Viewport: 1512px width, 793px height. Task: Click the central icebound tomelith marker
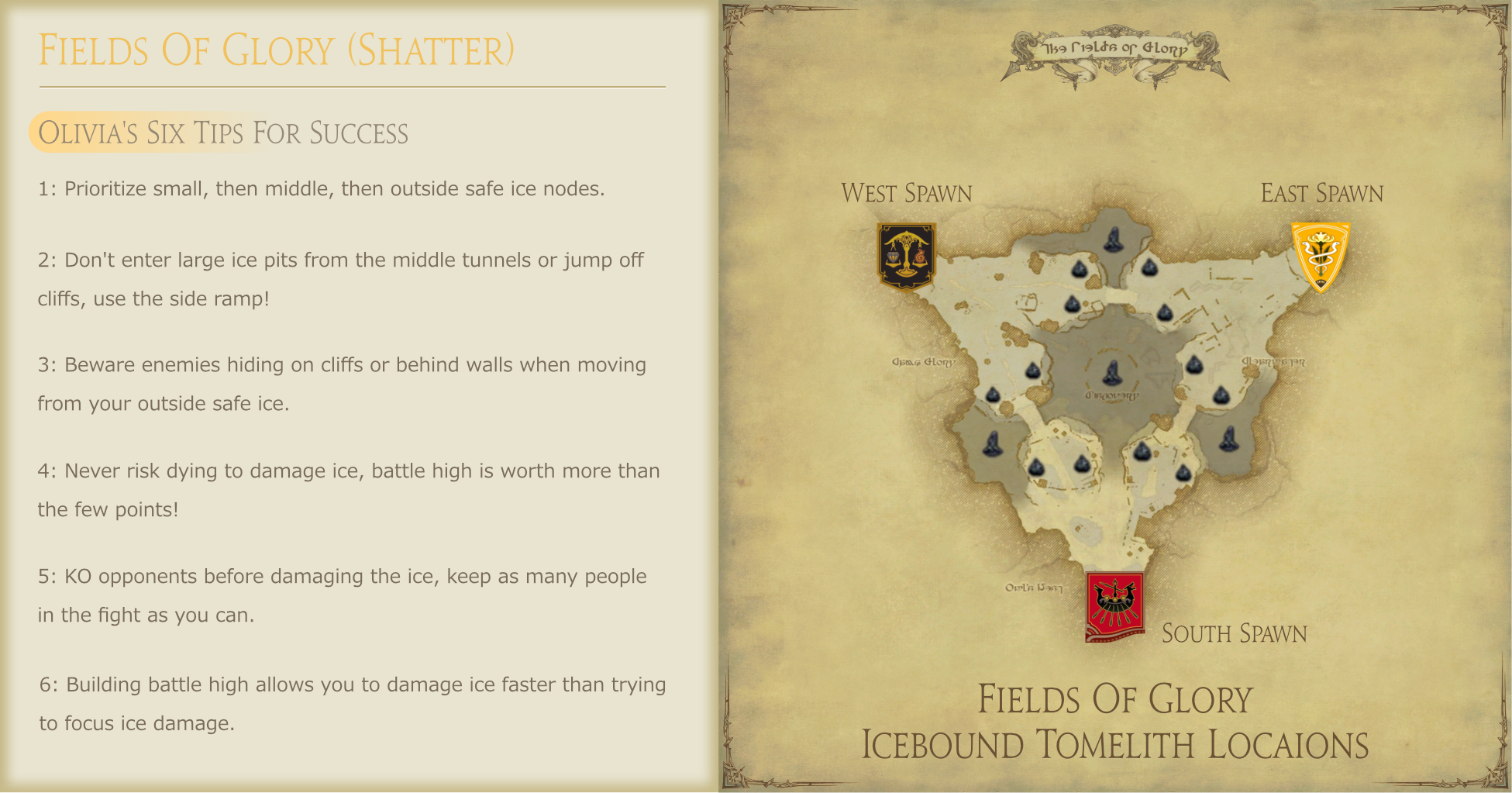click(x=1112, y=374)
